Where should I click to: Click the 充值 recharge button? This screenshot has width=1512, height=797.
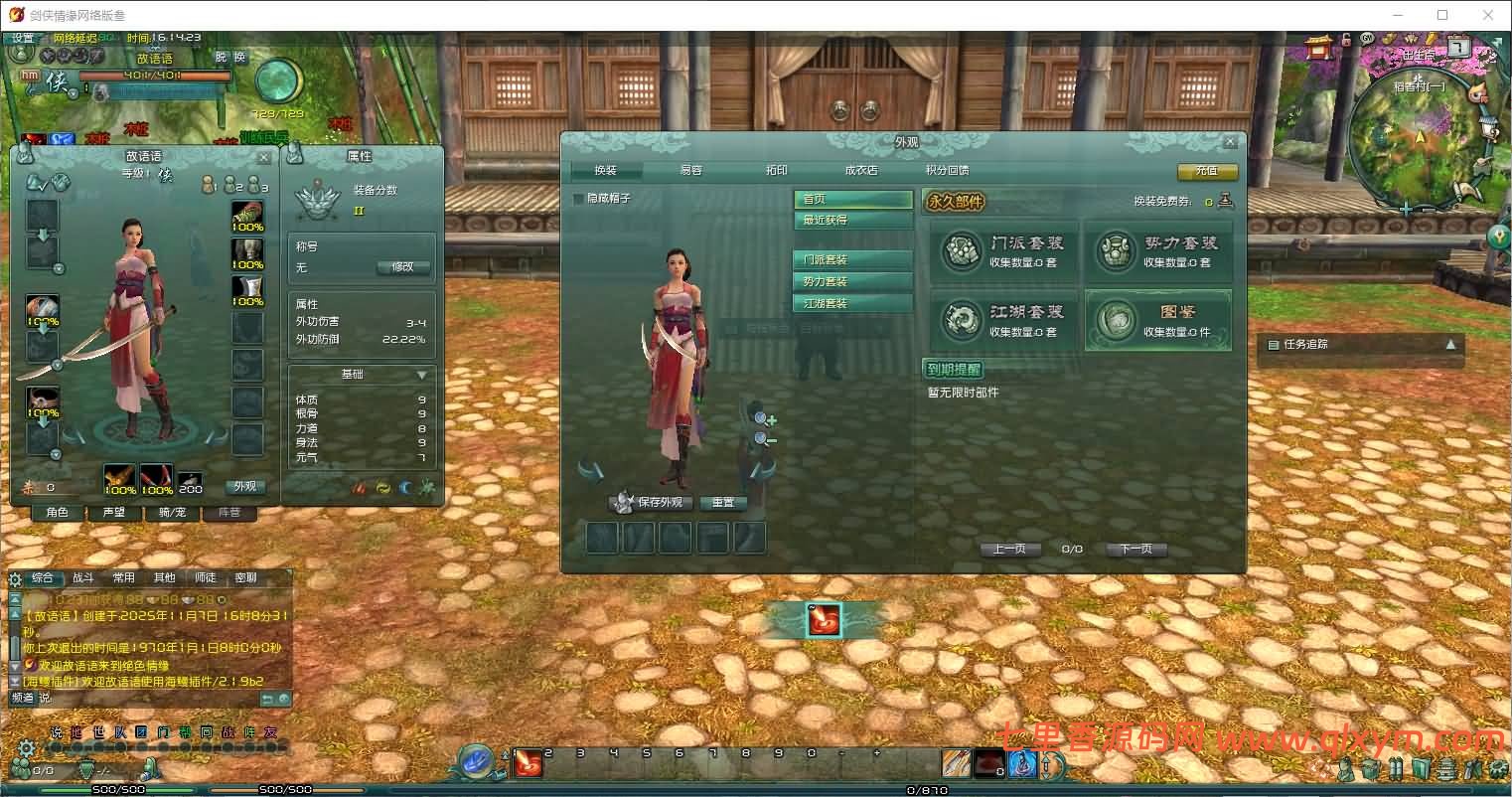tap(1207, 171)
